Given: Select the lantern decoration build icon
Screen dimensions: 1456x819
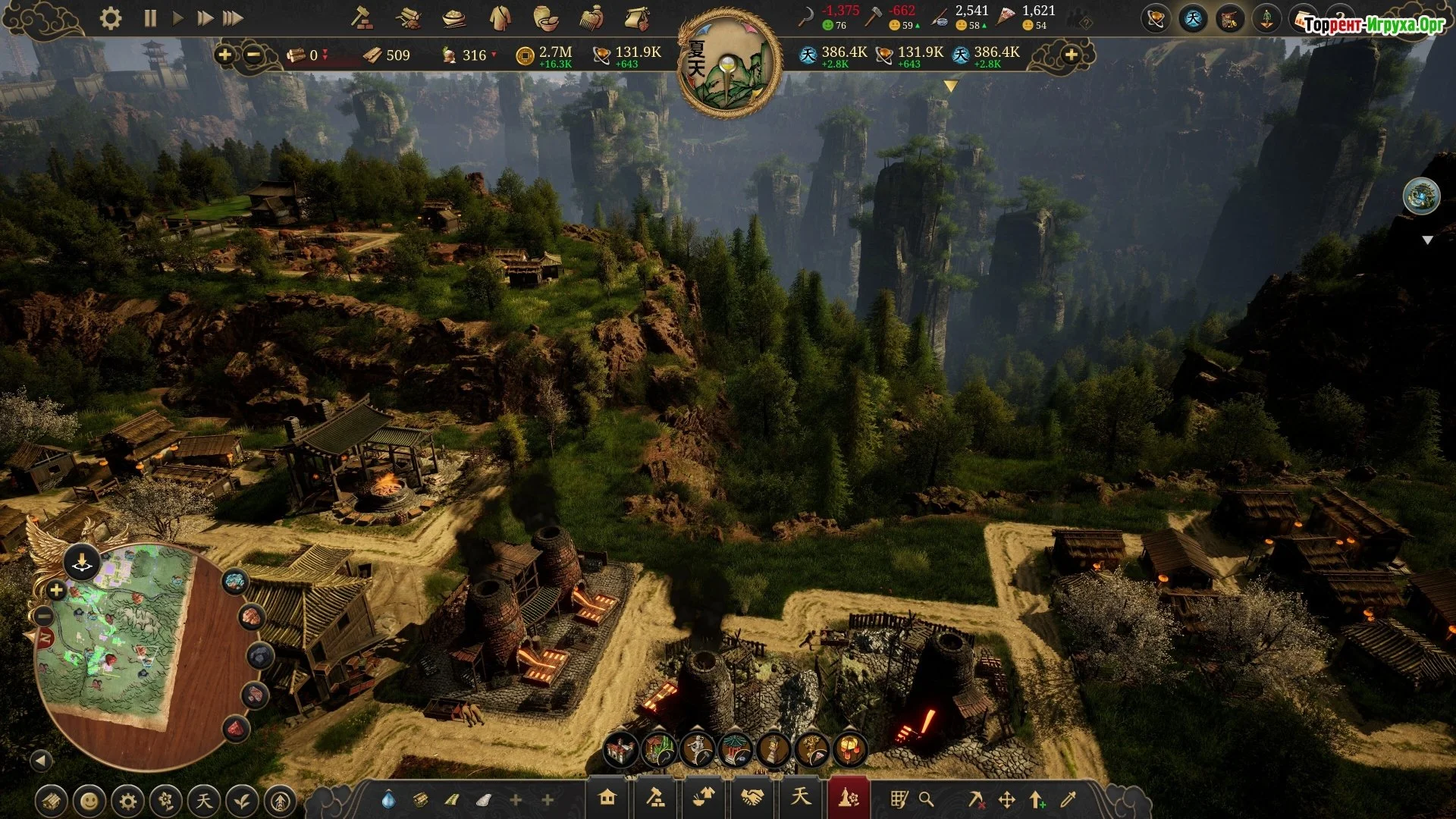Looking at the screenshot, I should [850, 750].
